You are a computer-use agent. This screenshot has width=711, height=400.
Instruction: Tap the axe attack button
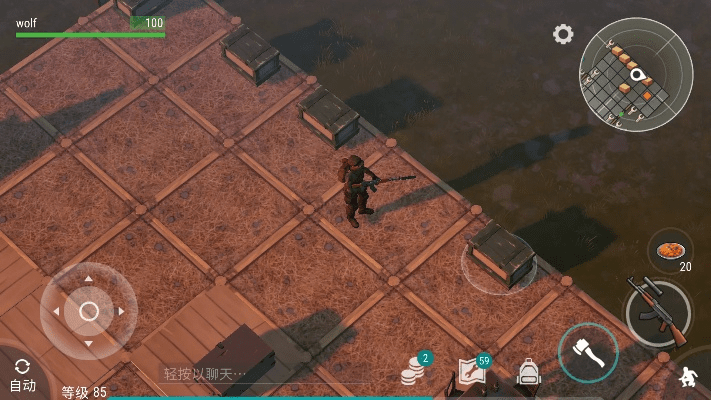pyautogui.click(x=587, y=353)
